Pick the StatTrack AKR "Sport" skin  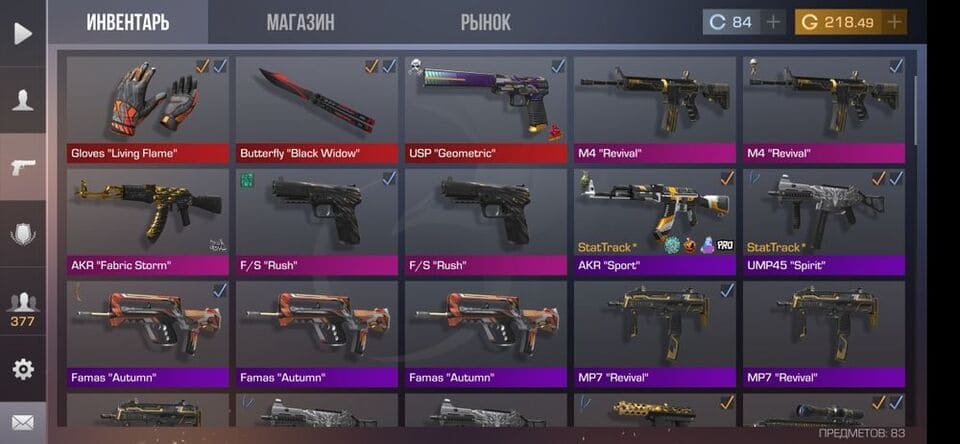point(655,220)
